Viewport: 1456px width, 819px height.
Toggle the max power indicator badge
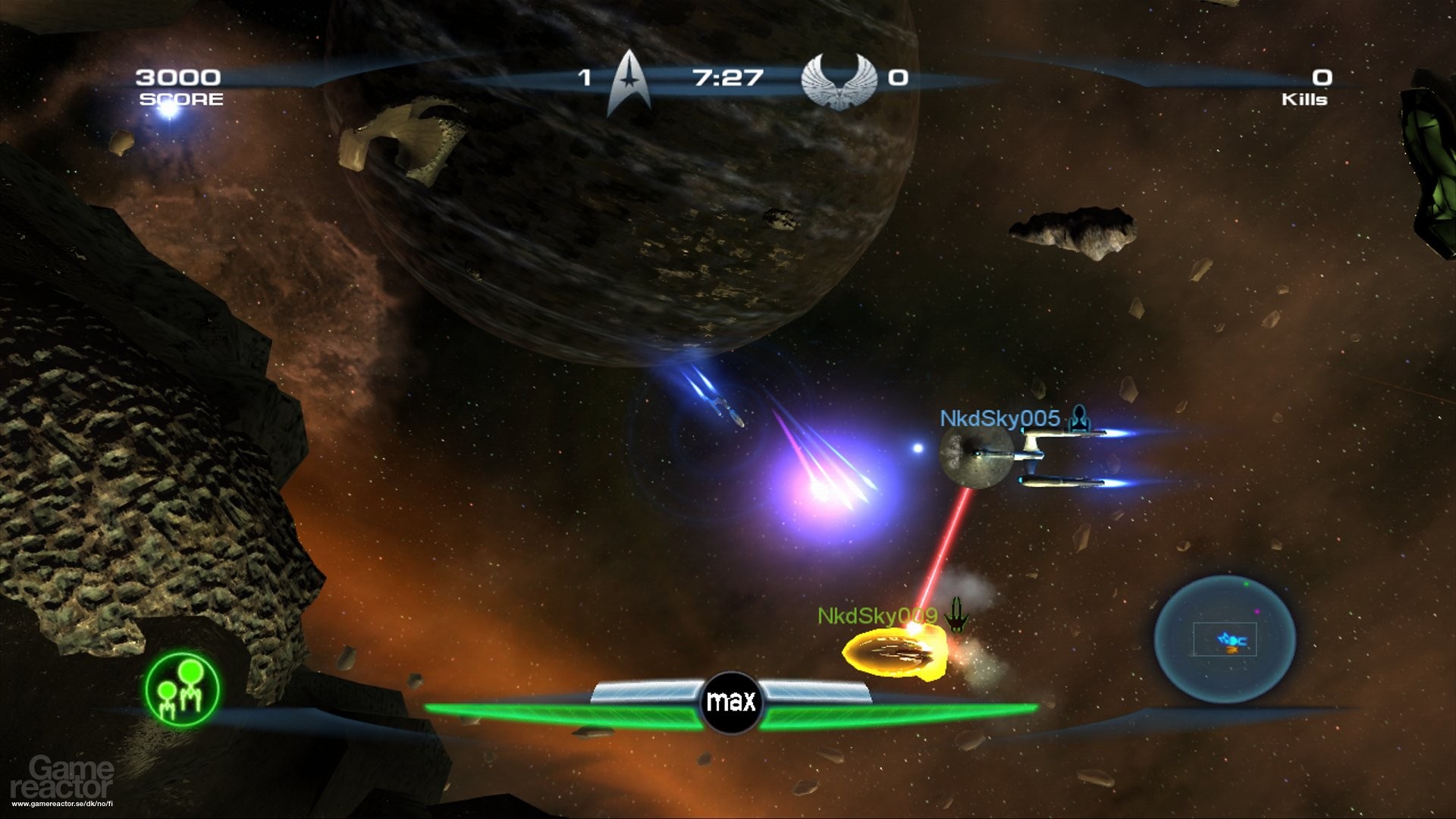coord(730,701)
